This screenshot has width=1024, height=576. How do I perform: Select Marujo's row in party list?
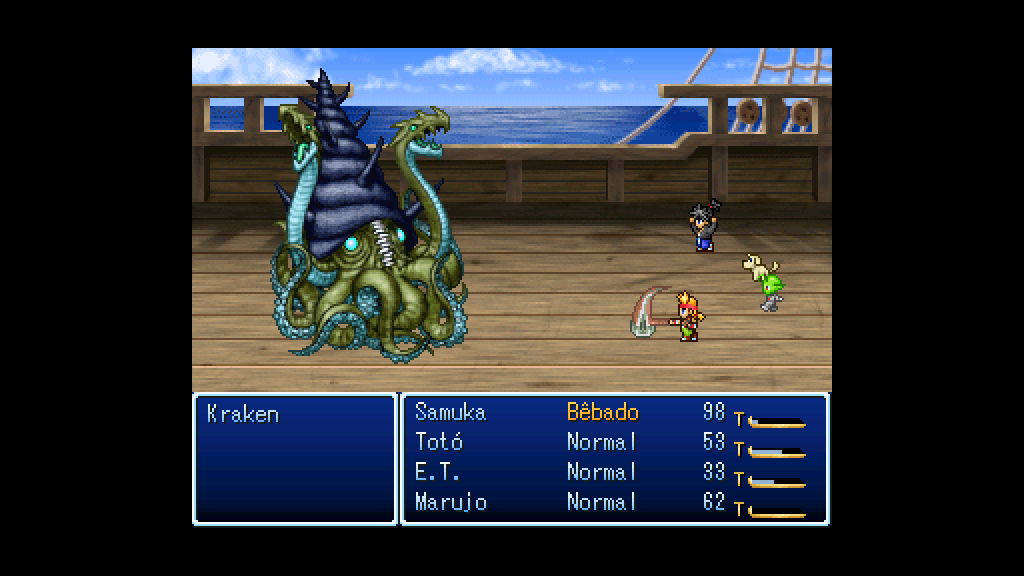[451, 502]
